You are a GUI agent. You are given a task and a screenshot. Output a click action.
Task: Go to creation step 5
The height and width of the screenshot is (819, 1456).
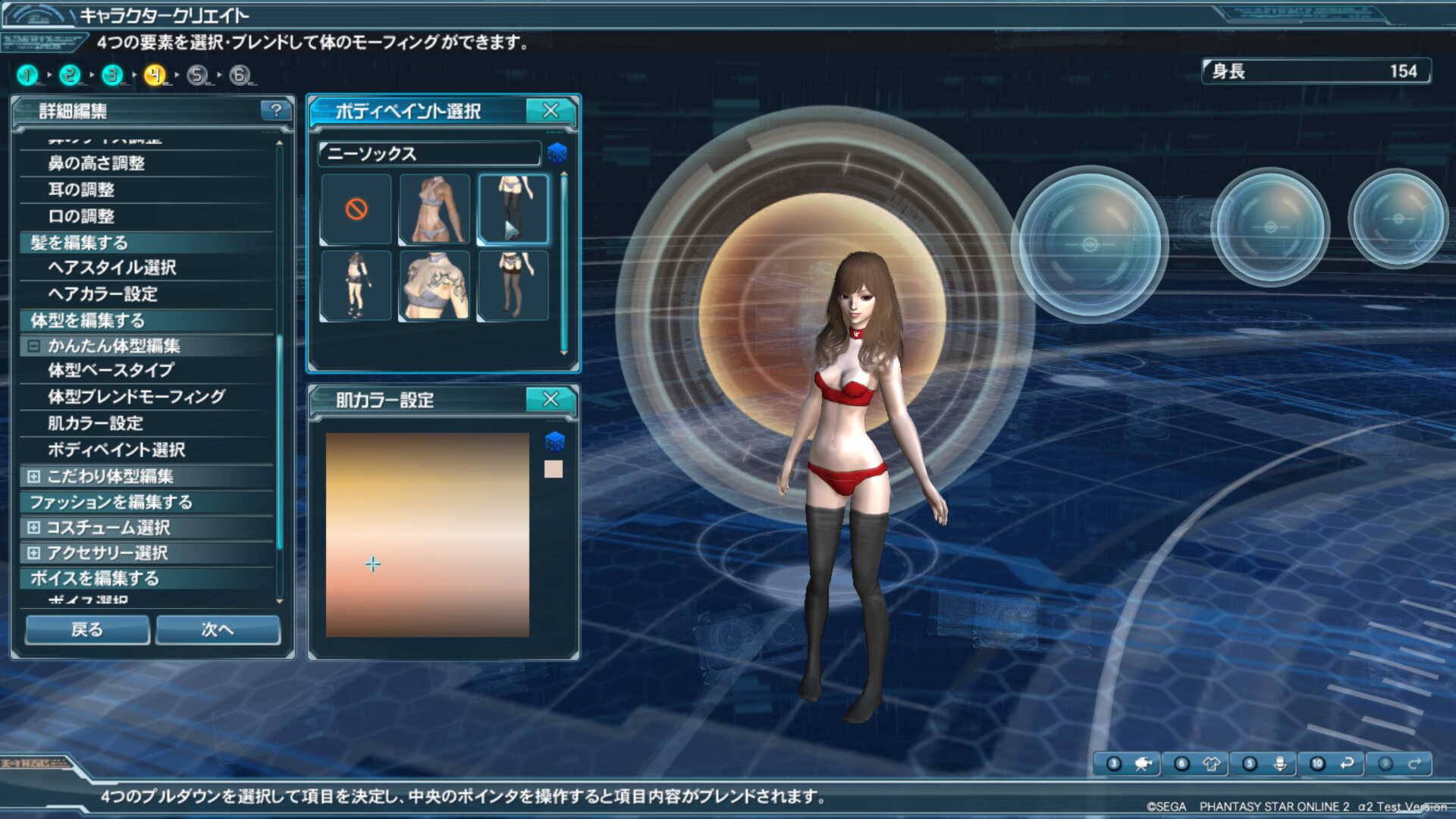[x=197, y=75]
